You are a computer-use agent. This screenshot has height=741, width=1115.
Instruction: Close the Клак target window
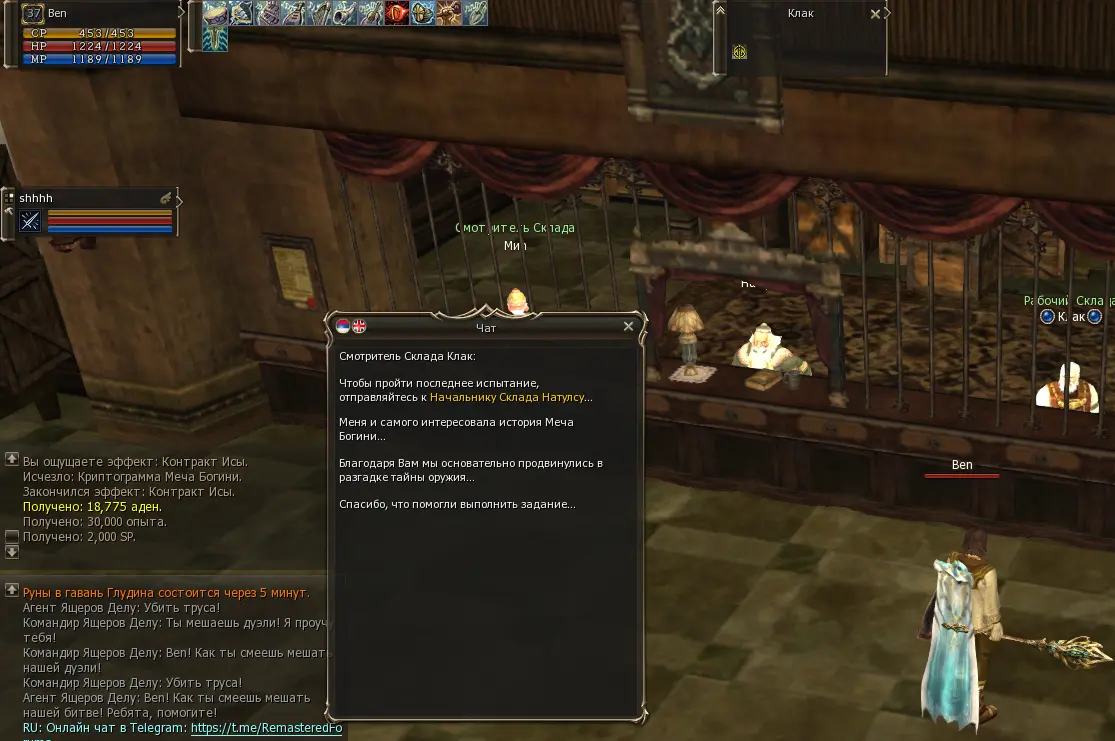[875, 14]
